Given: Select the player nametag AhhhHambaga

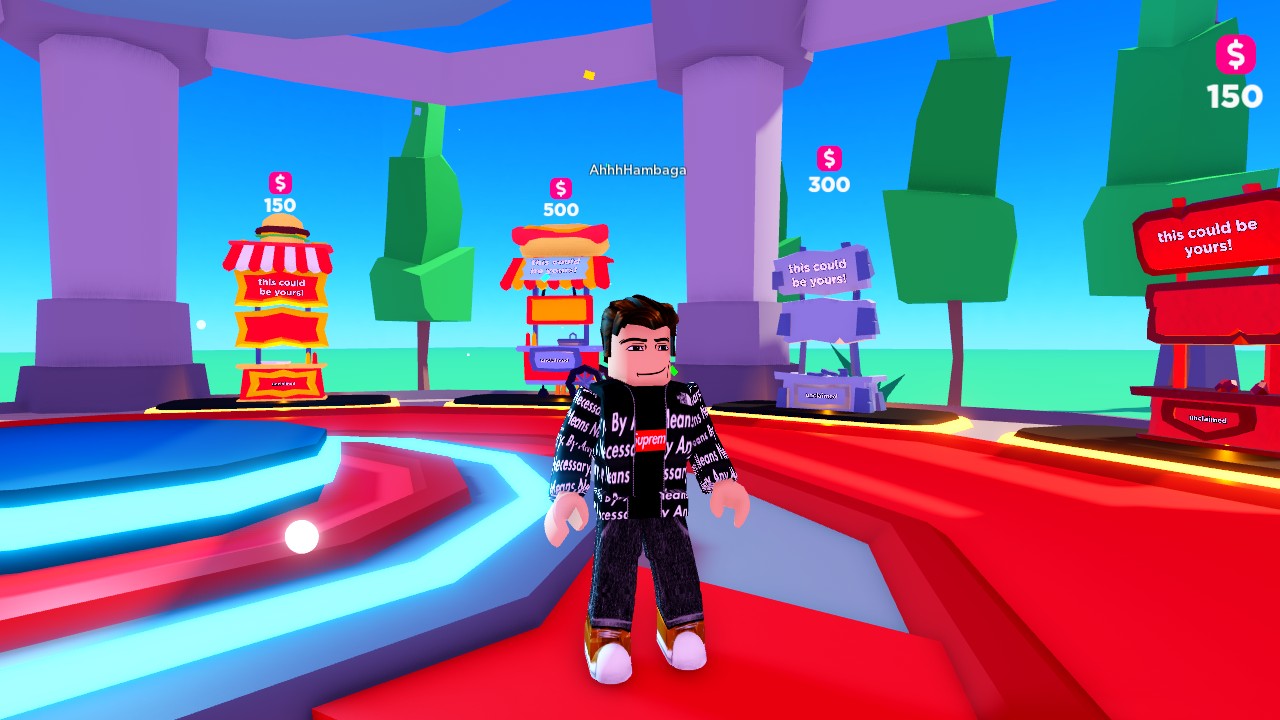Looking at the screenshot, I should point(636,171).
